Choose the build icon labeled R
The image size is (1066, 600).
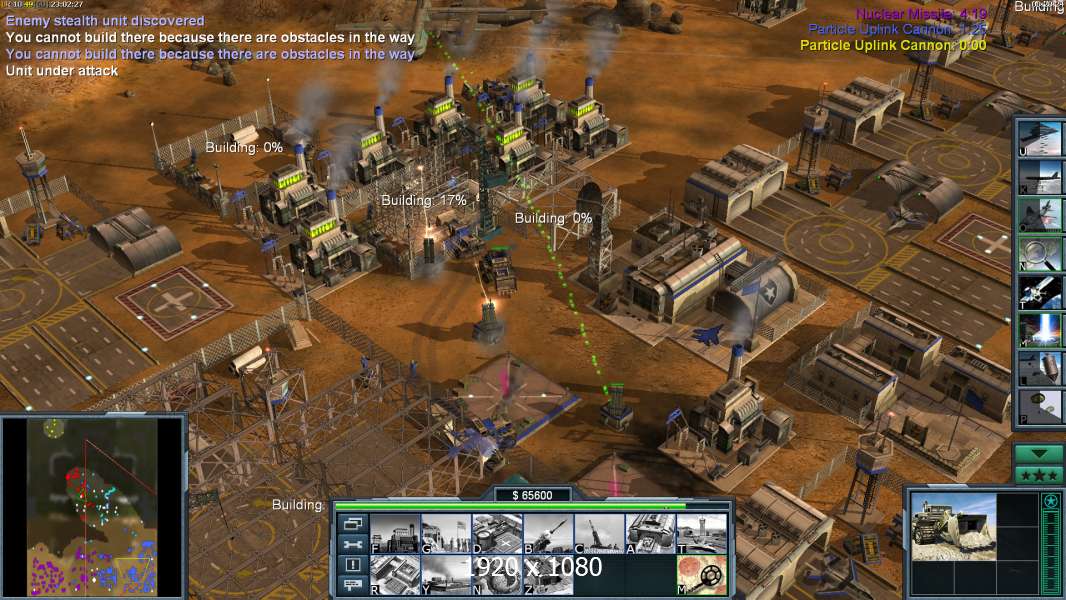pos(395,575)
